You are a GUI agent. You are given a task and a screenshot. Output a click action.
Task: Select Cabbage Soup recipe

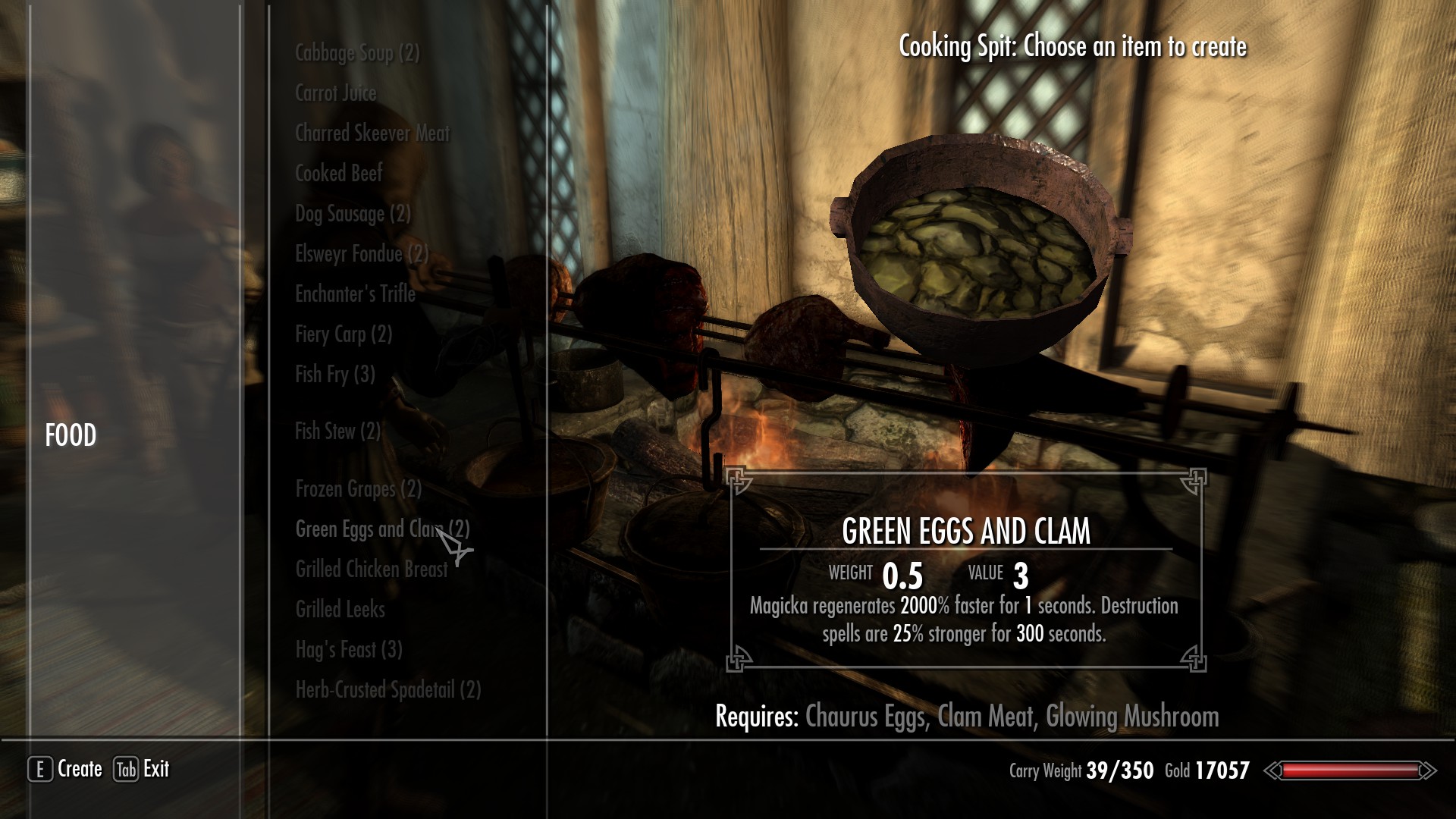[356, 53]
